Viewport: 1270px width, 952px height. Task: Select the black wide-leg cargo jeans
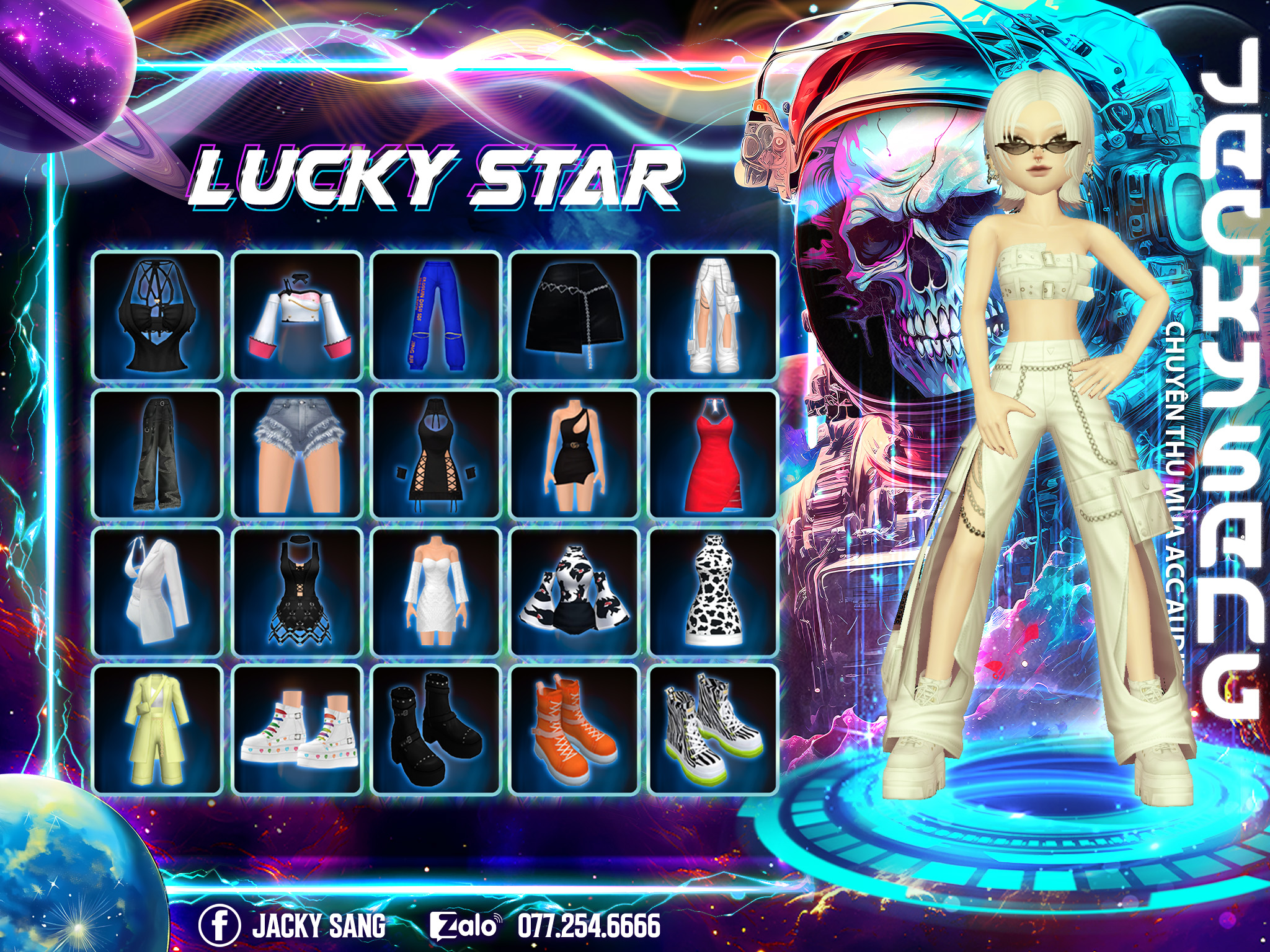(158, 454)
